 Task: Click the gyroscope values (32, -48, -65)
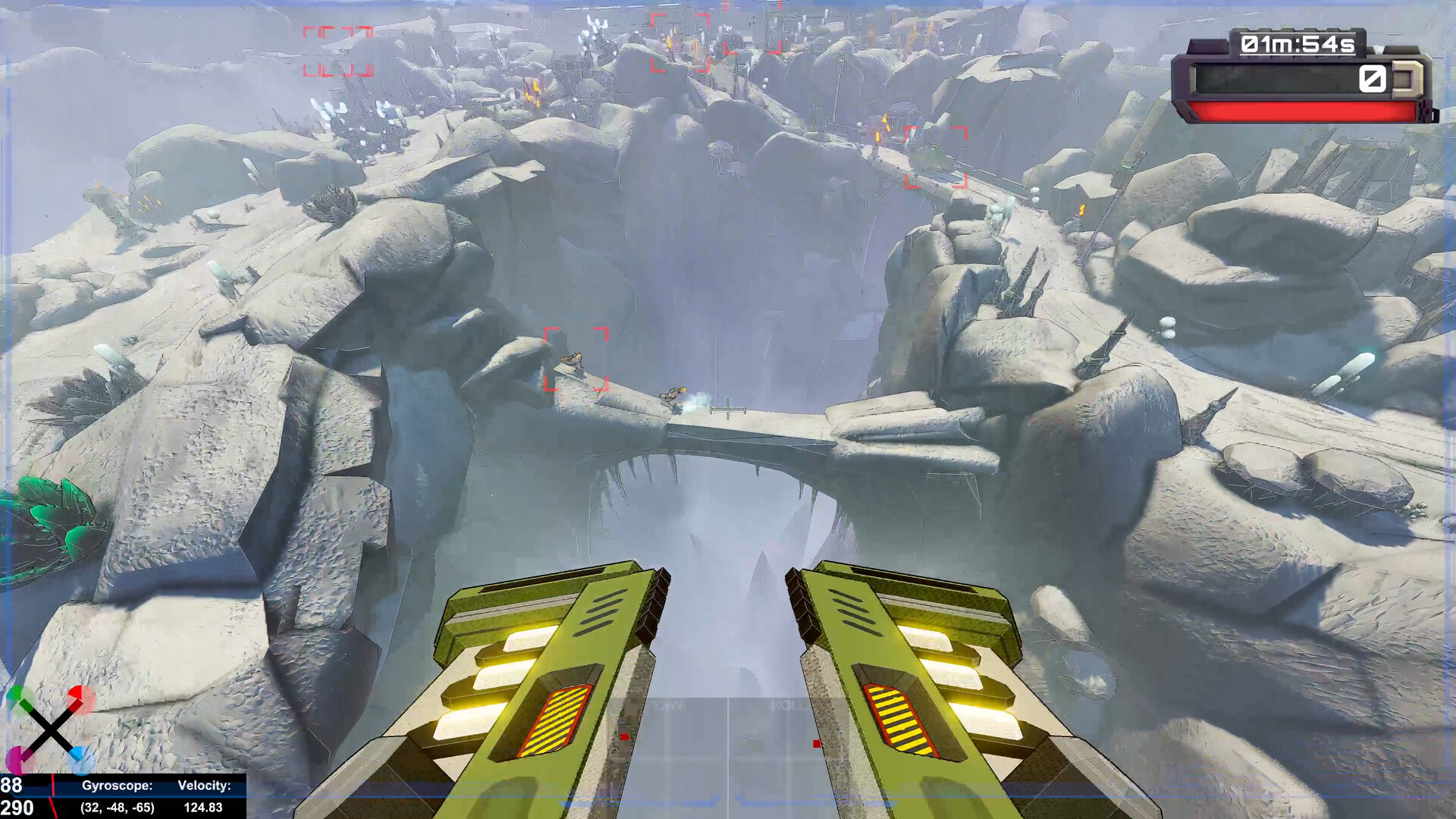click(x=118, y=806)
